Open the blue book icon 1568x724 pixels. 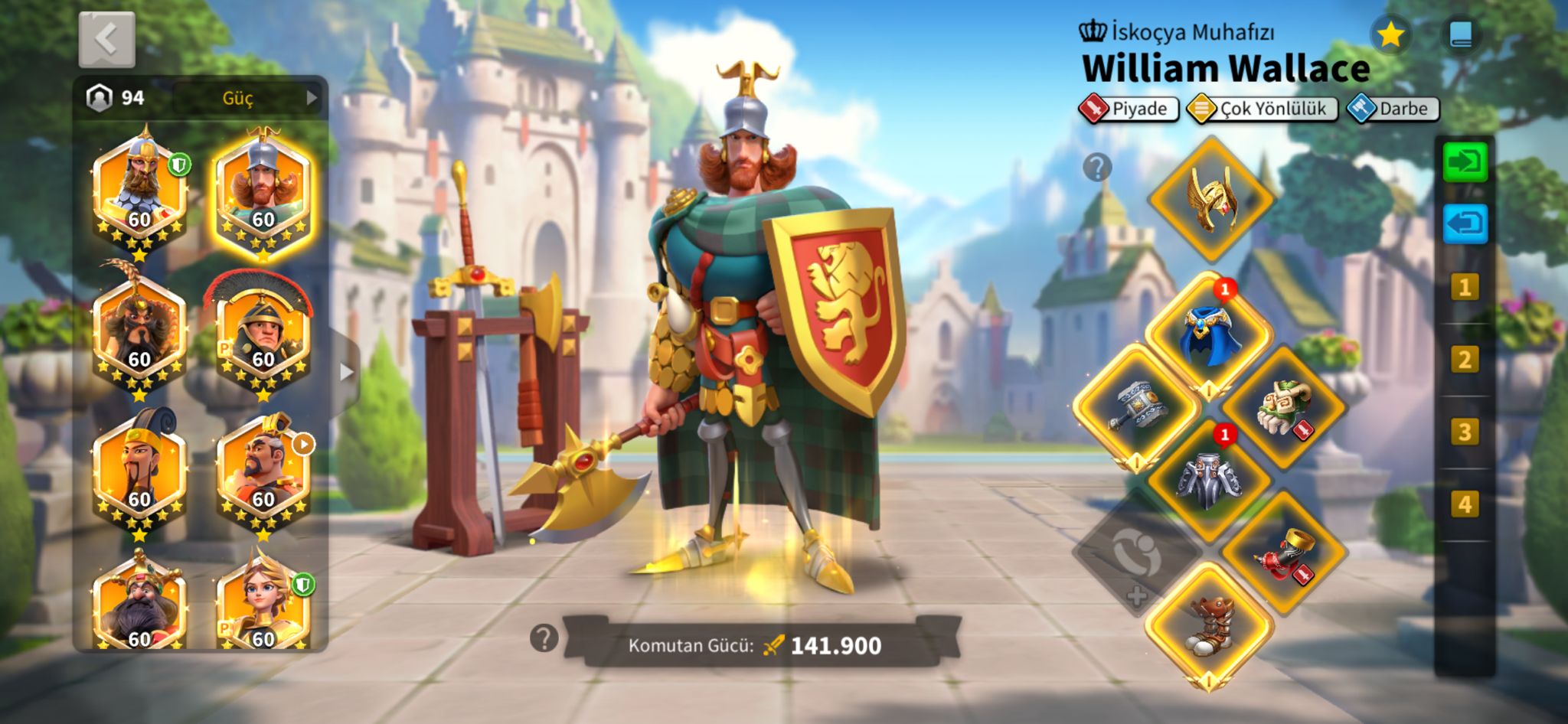click(x=1461, y=34)
